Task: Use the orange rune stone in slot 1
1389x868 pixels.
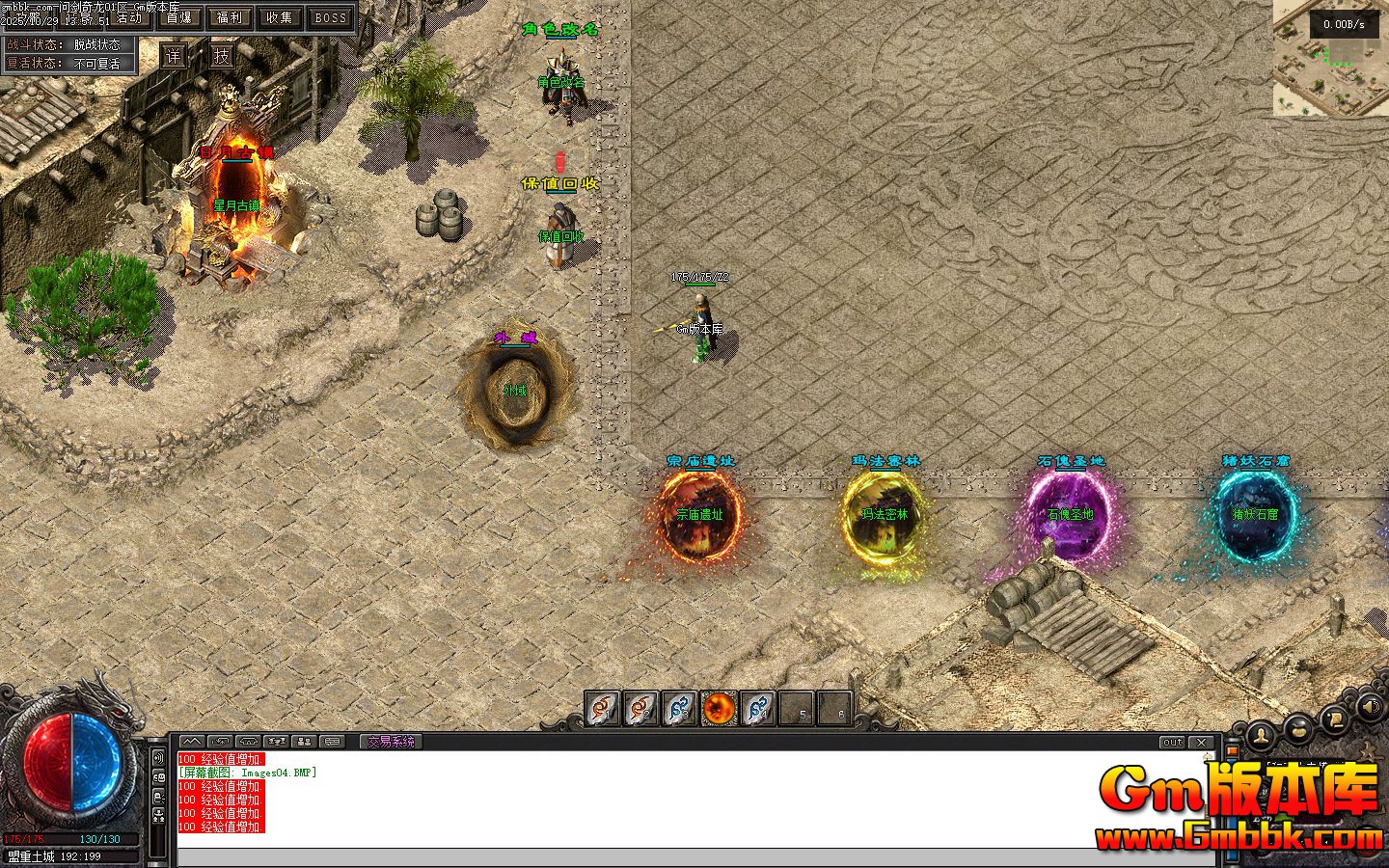Action: tap(603, 709)
